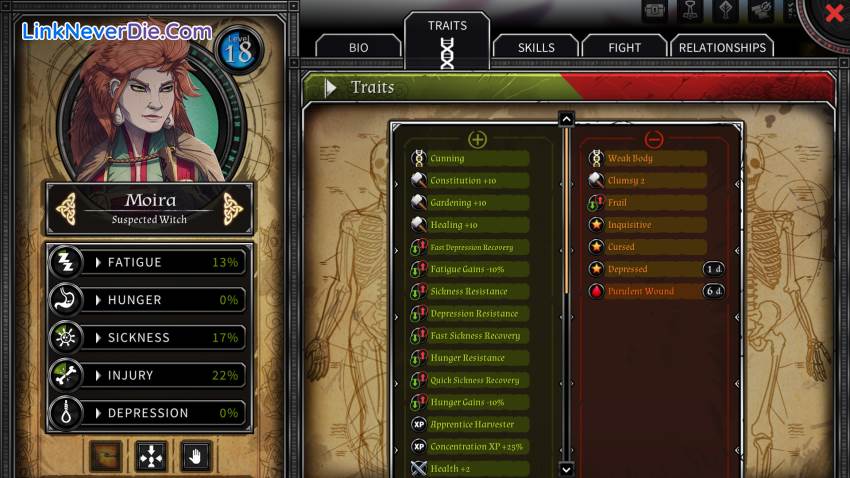850x478 pixels.
Task: Show the Relationships tab
Action: point(722,47)
